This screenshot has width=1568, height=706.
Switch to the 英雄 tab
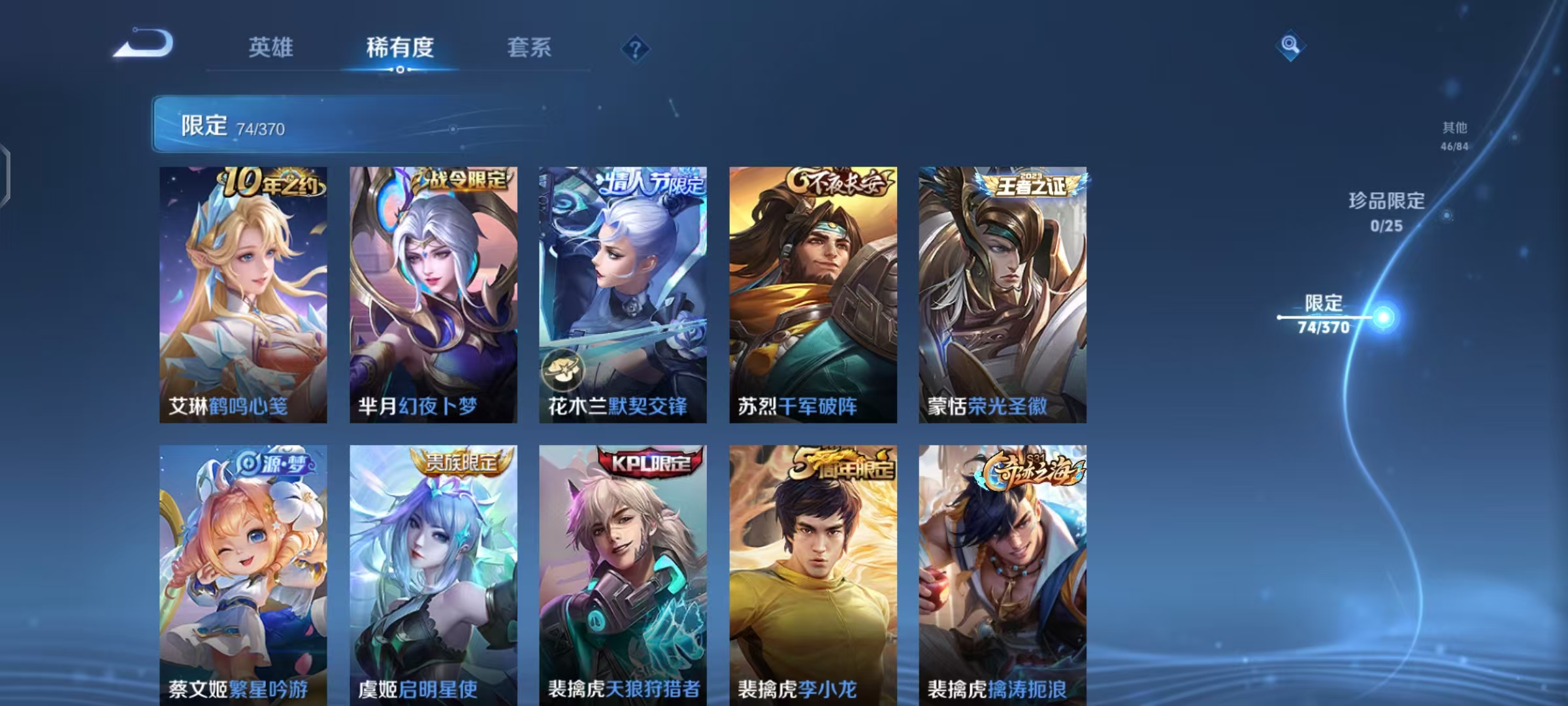[x=270, y=48]
